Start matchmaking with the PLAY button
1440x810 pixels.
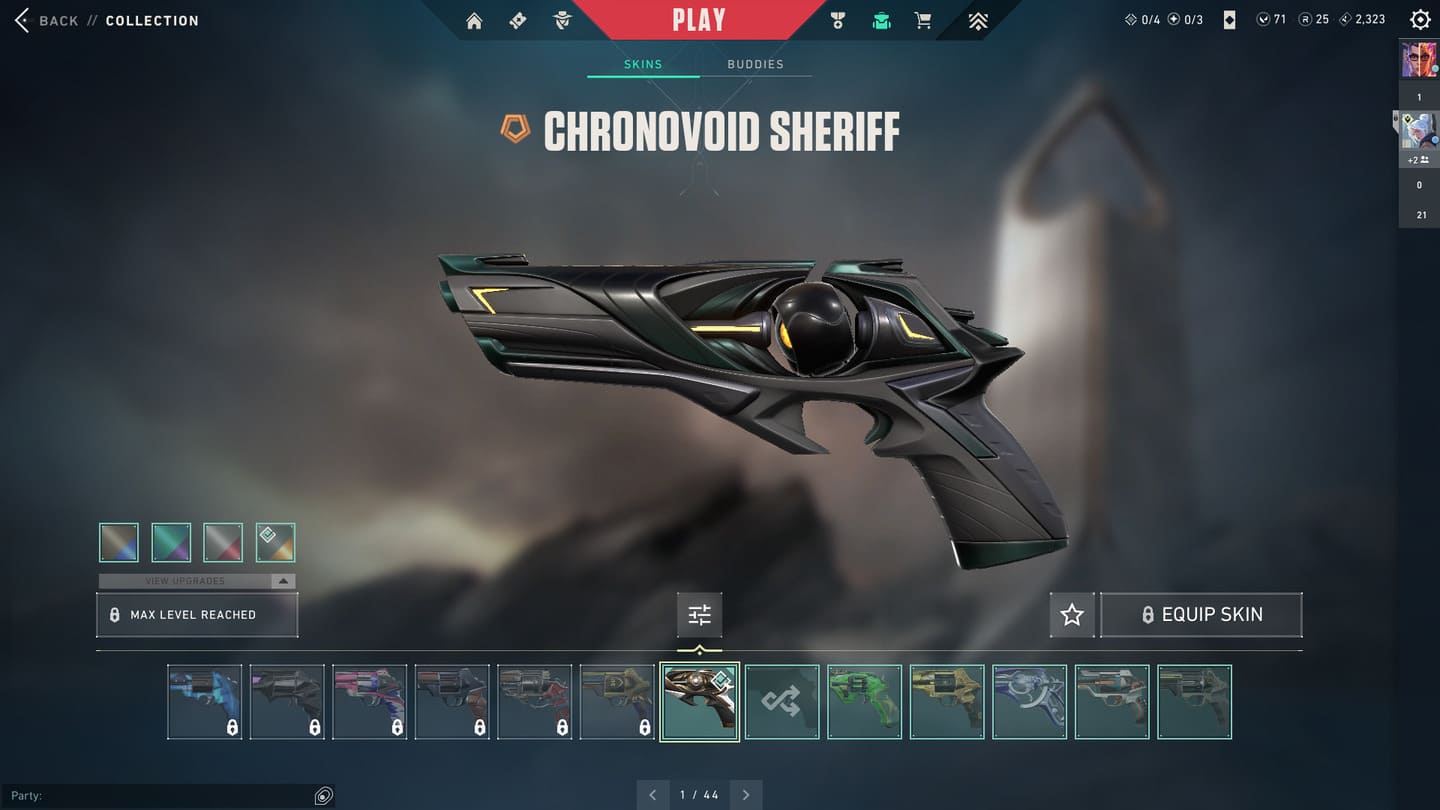[699, 20]
